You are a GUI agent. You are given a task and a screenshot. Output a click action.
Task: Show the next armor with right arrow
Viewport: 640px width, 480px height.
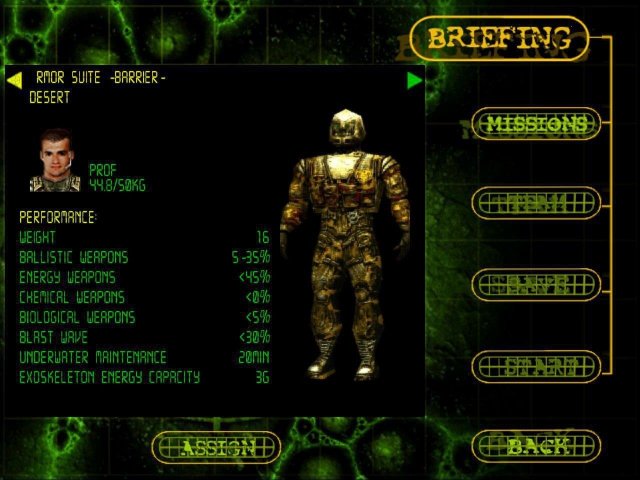pos(415,80)
